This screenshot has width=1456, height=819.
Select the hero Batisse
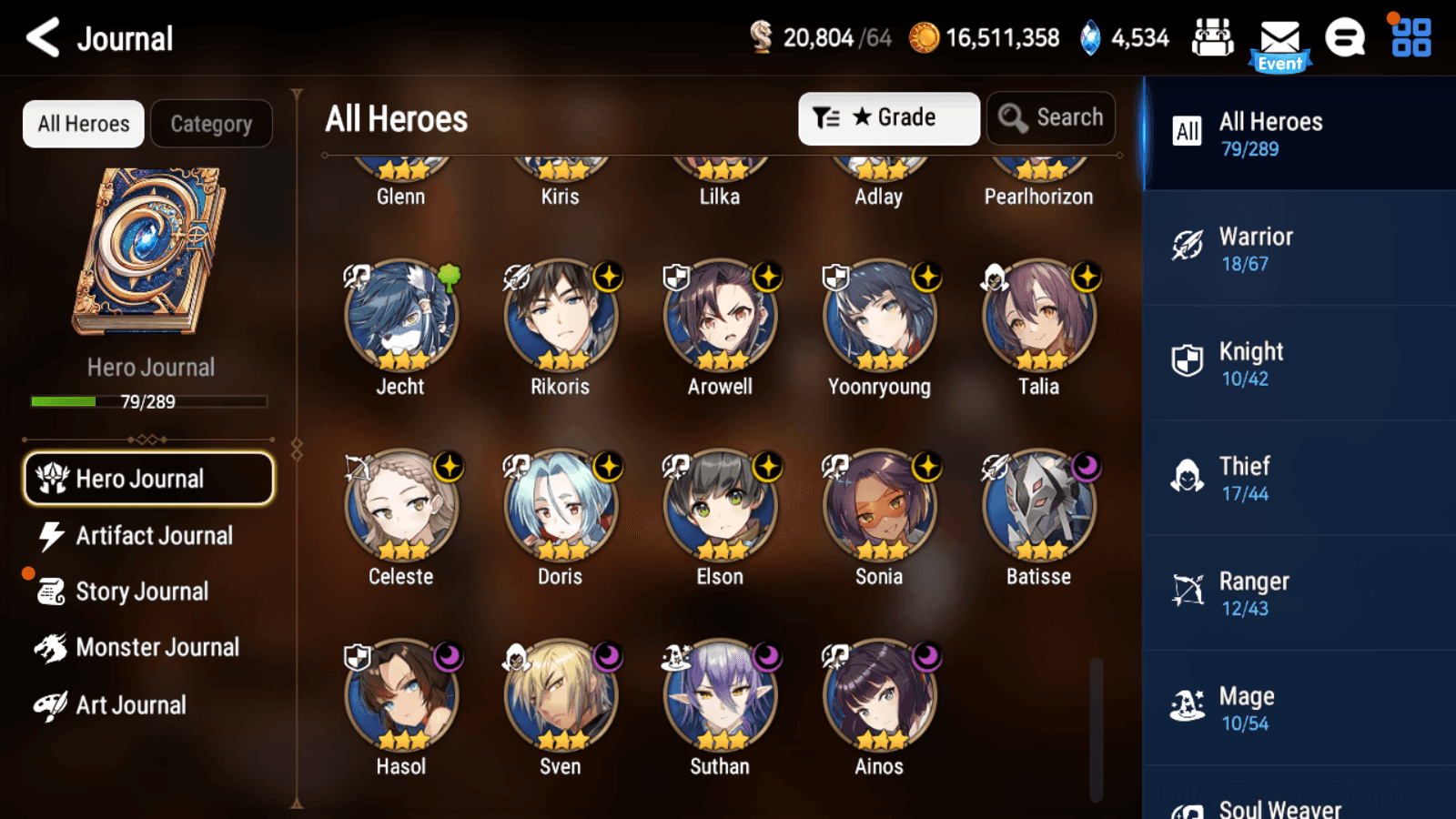pos(1038,507)
